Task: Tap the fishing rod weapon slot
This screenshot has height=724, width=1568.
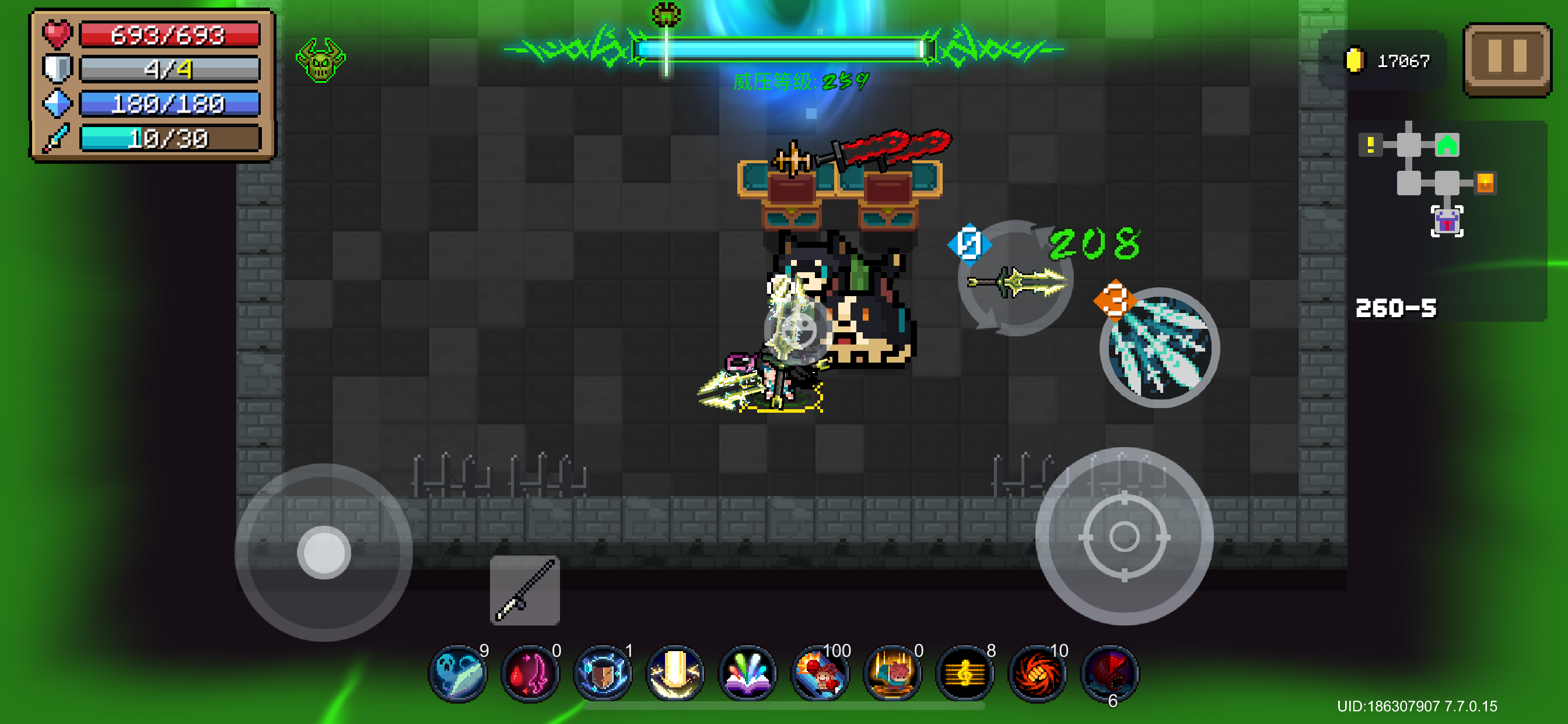Action: pos(524,590)
